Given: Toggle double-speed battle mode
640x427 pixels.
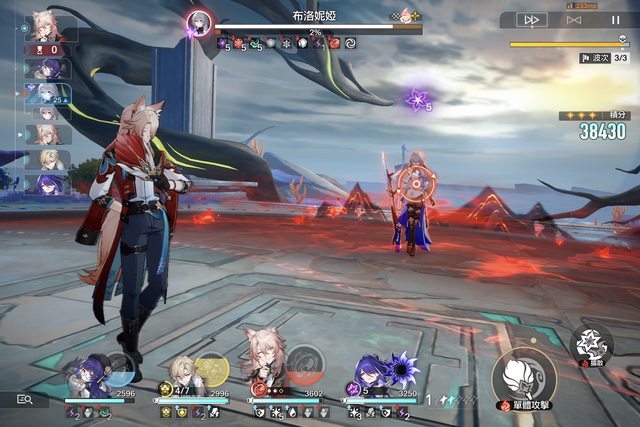Looking at the screenshot, I should pos(532,19).
